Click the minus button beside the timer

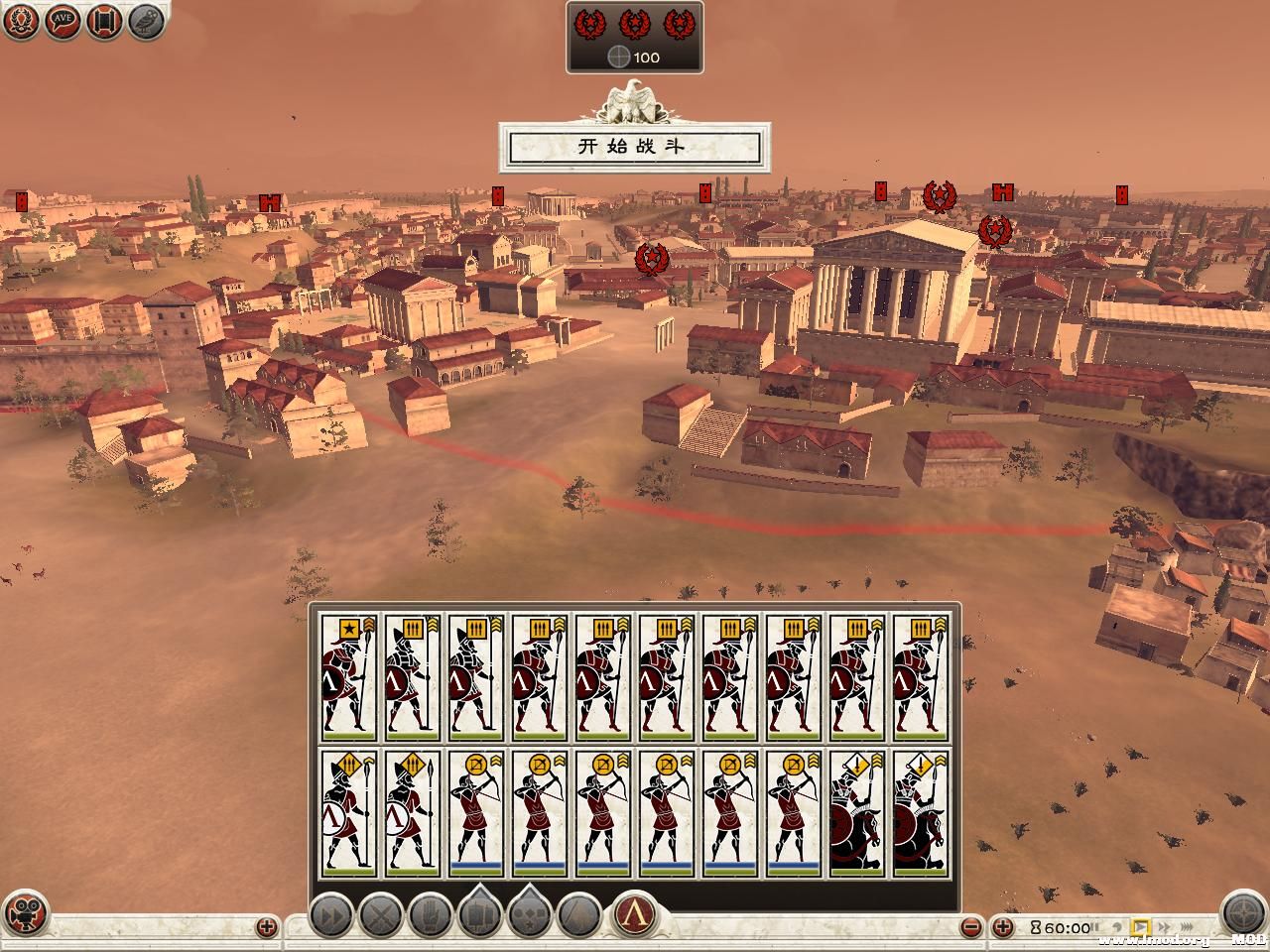coord(973,927)
